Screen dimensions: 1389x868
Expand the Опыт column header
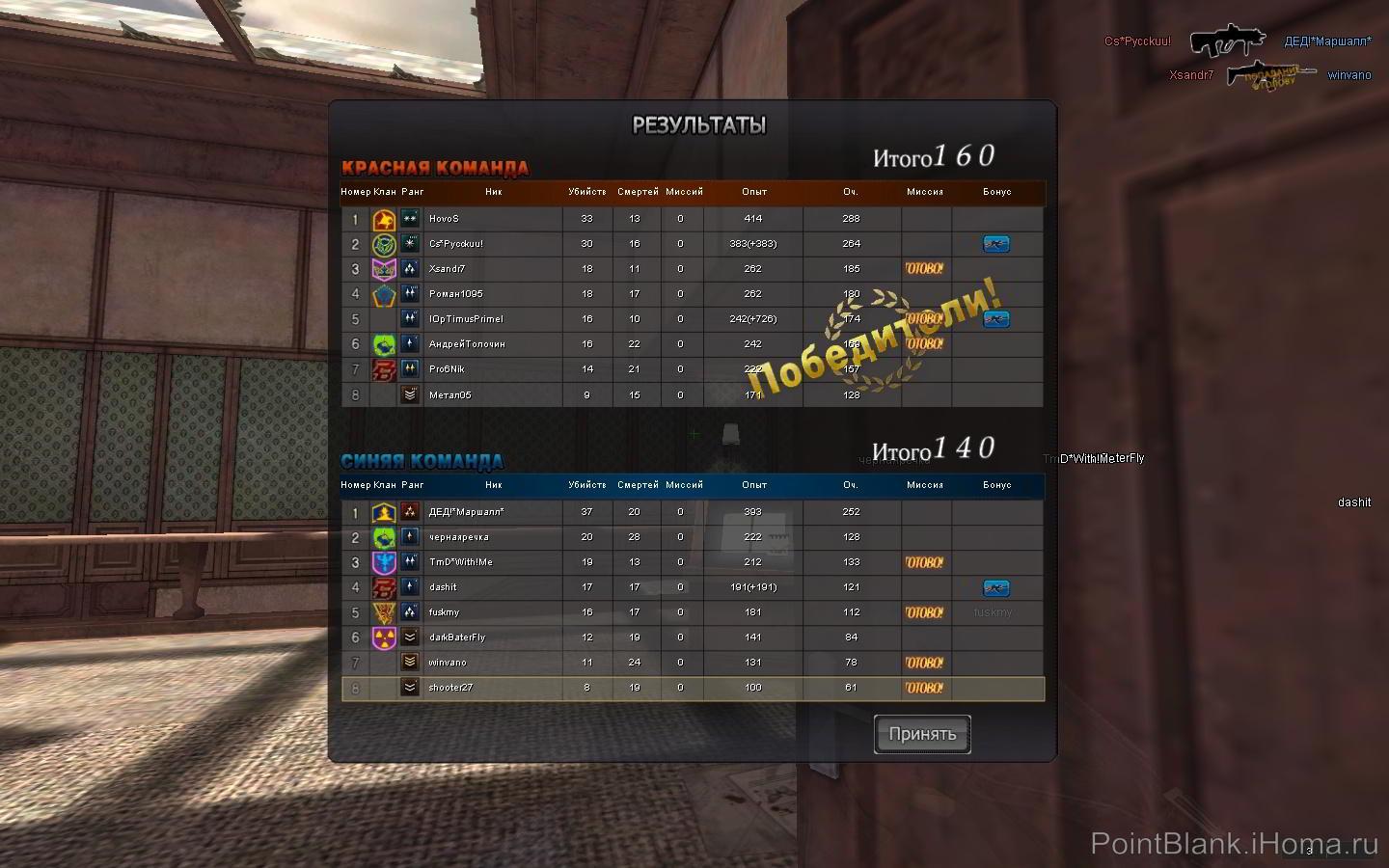(754, 192)
